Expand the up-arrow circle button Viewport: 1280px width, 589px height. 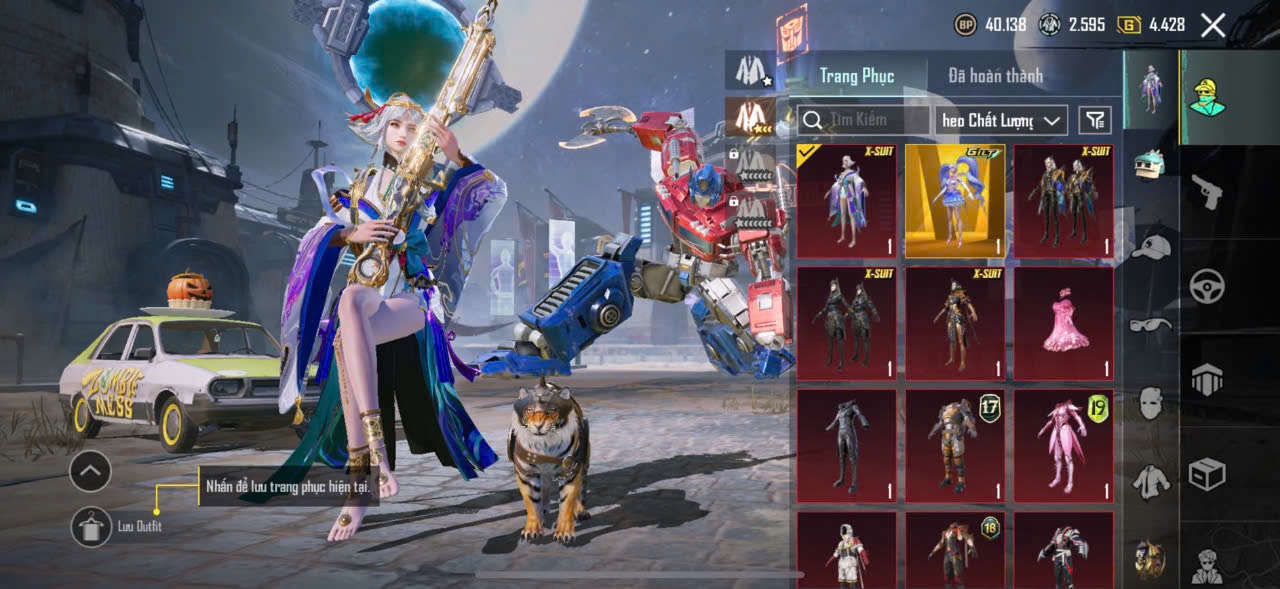[90, 471]
